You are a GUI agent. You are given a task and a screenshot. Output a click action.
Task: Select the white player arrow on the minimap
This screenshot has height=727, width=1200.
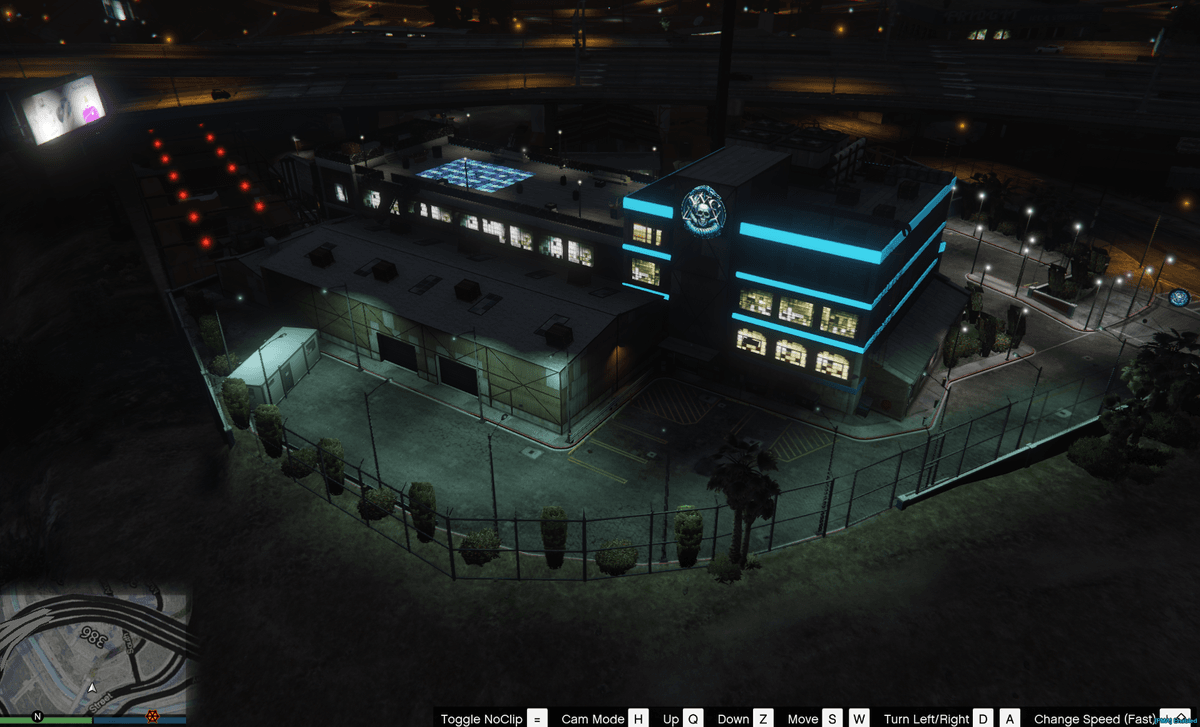point(92,688)
